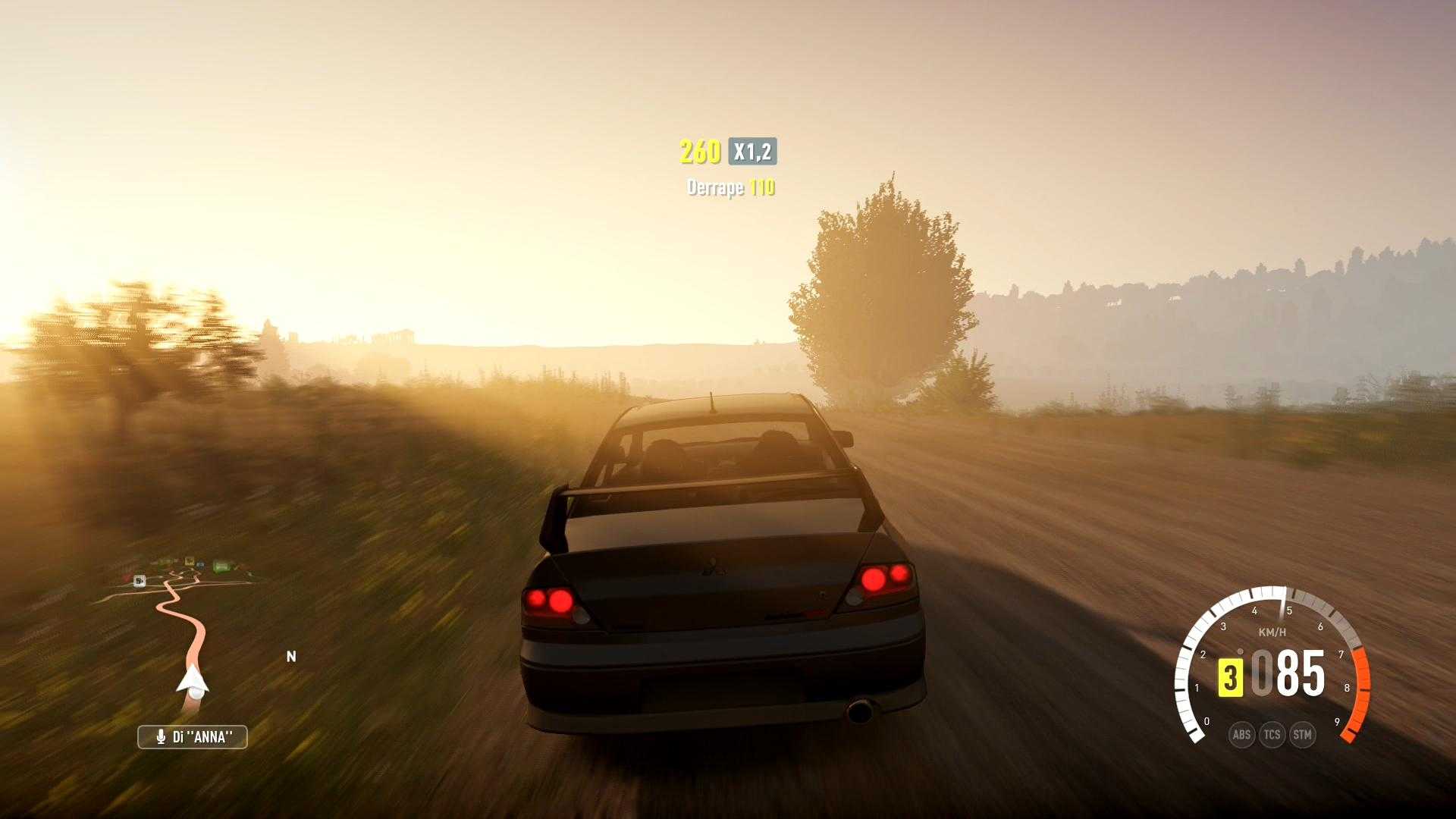Click the yellow gear indicator
The height and width of the screenshot is (819, 1456).
tap(1230, 676)
